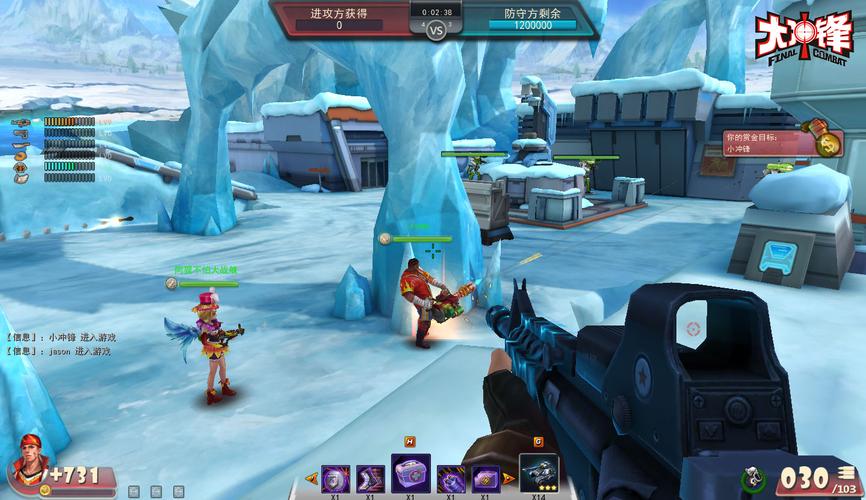The width and height of the screenshot is (866, 500).
Task: Click the right arrow of item bar
Action: point(509,478)
